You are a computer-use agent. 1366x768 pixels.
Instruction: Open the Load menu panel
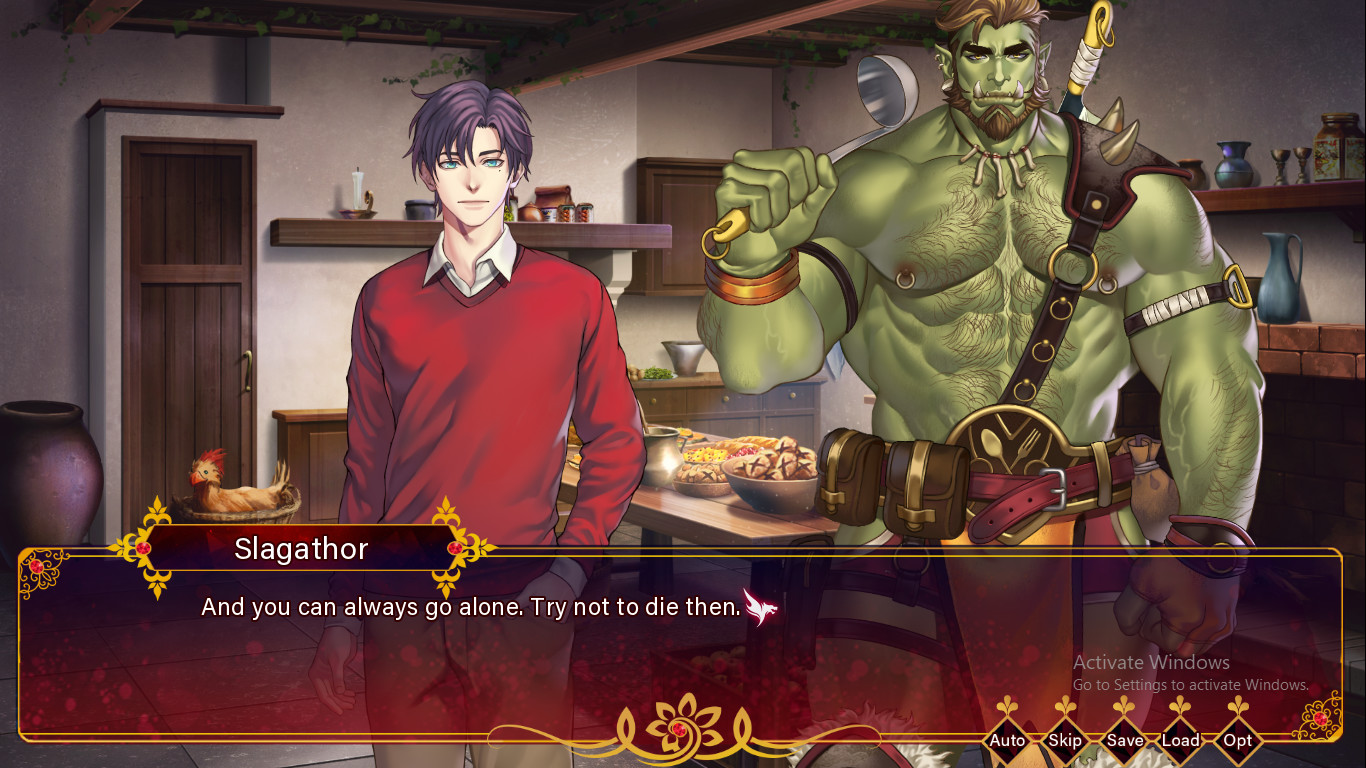1182,741
